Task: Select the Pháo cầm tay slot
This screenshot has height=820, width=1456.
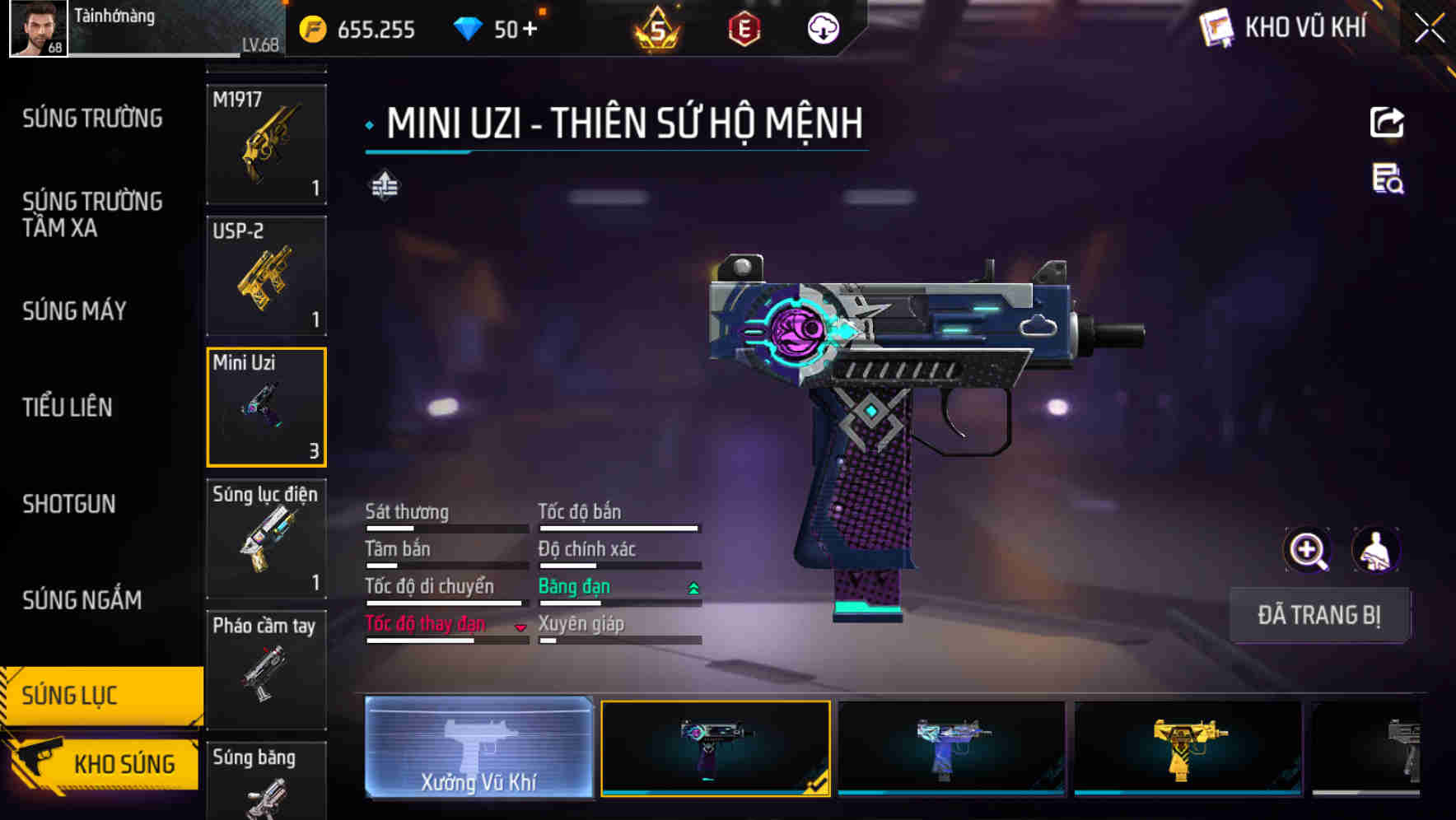Action: 266,669
